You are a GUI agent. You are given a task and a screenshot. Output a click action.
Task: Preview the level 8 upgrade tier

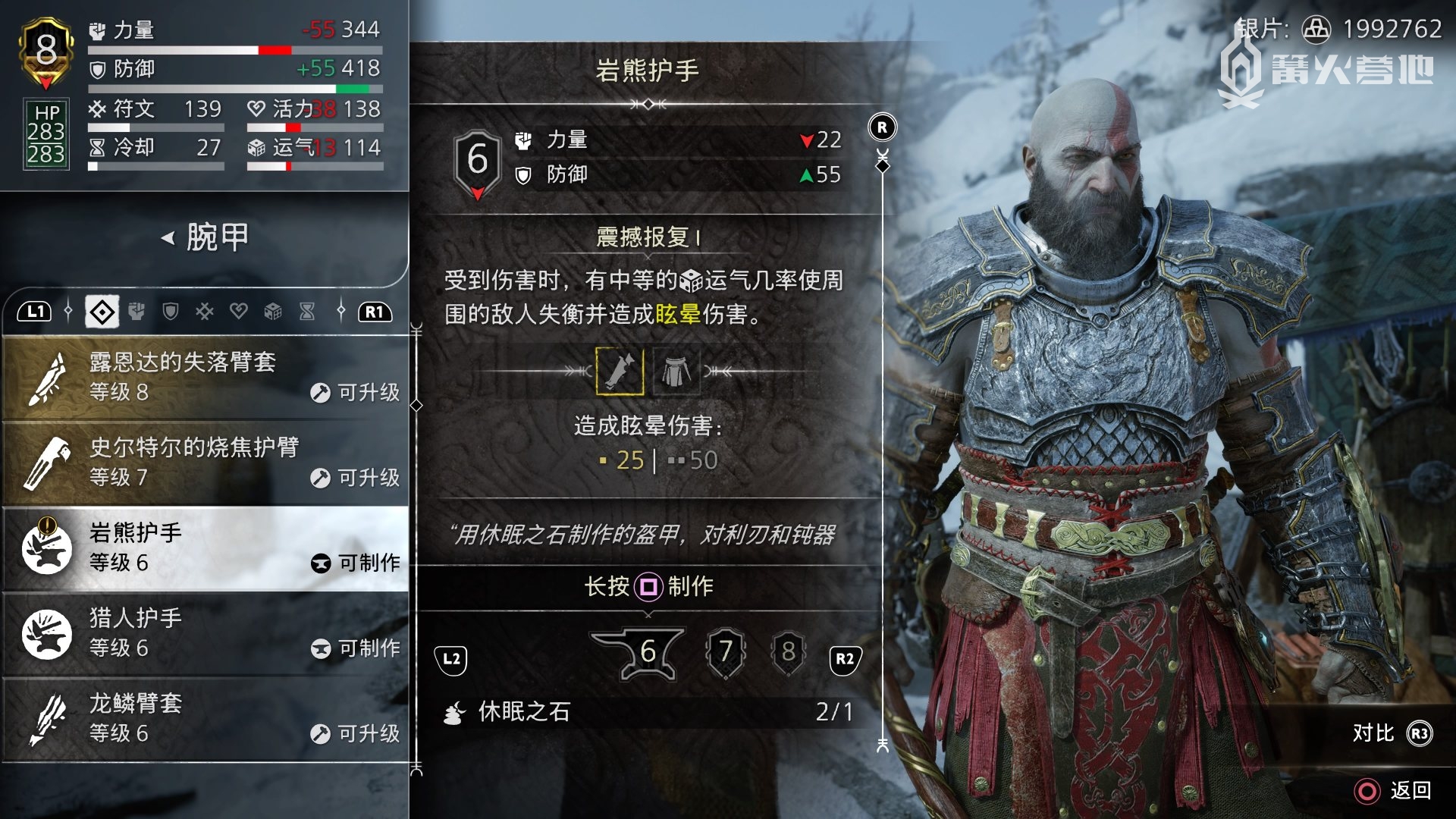click(788, 652)
